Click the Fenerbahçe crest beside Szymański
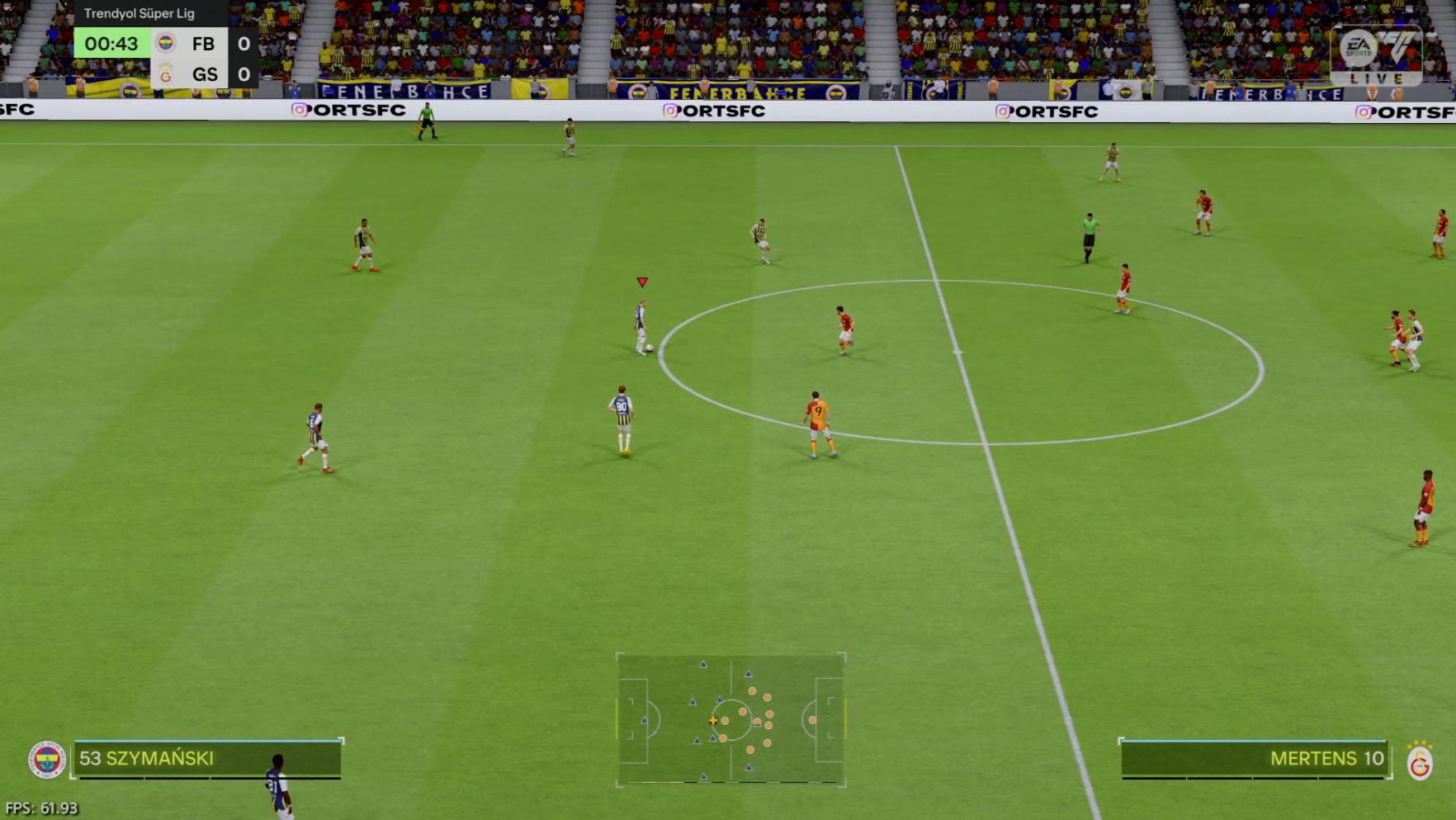 tap(46, 759)
